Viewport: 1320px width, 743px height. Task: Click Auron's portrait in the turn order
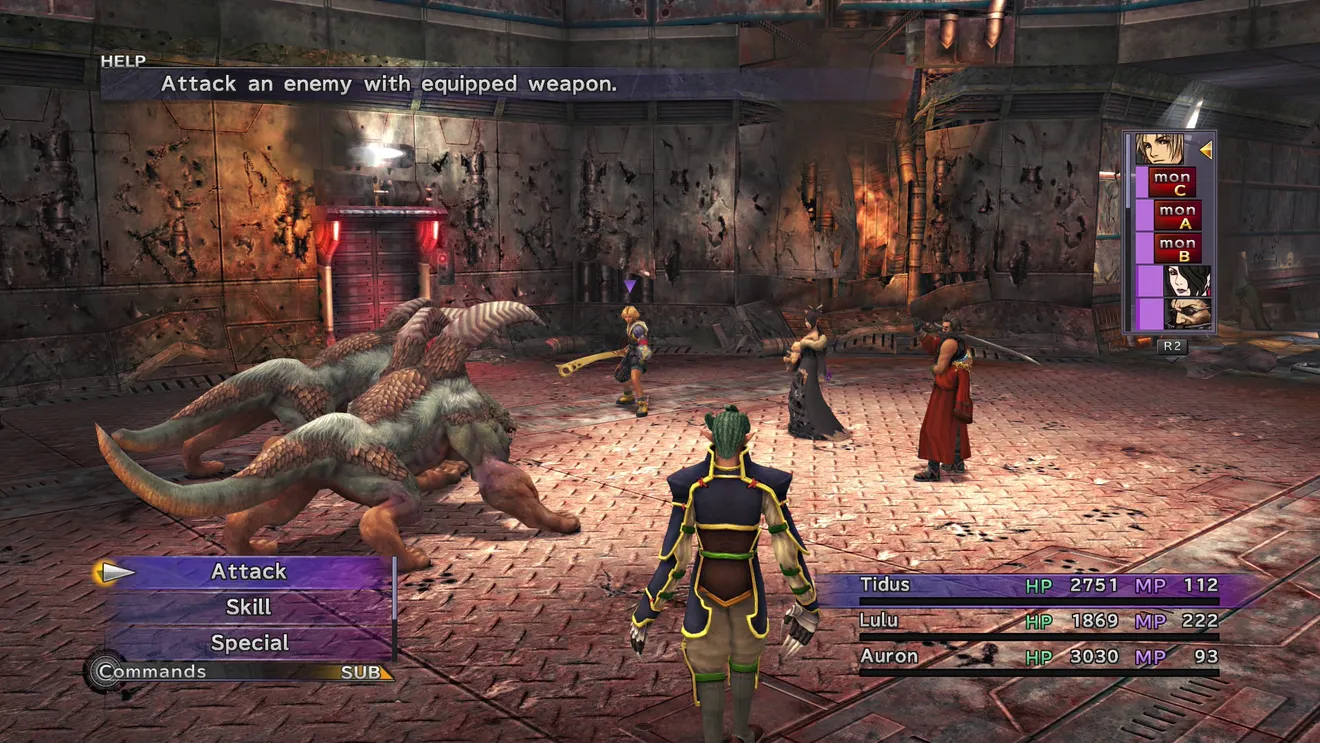tap(1187, 313)
